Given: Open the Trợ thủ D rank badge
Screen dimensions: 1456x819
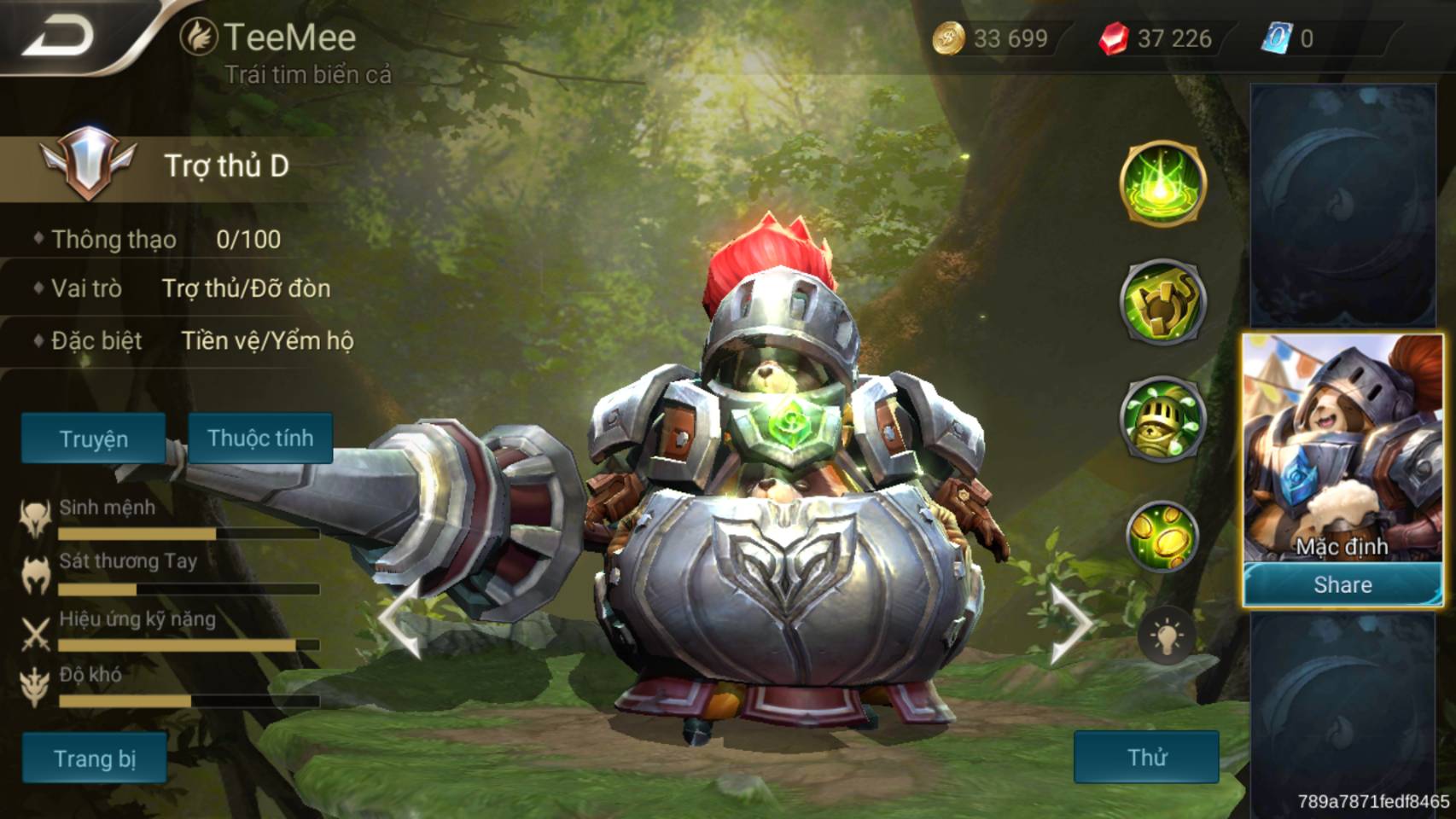Looking at the screenshot, I should point(87,162).
